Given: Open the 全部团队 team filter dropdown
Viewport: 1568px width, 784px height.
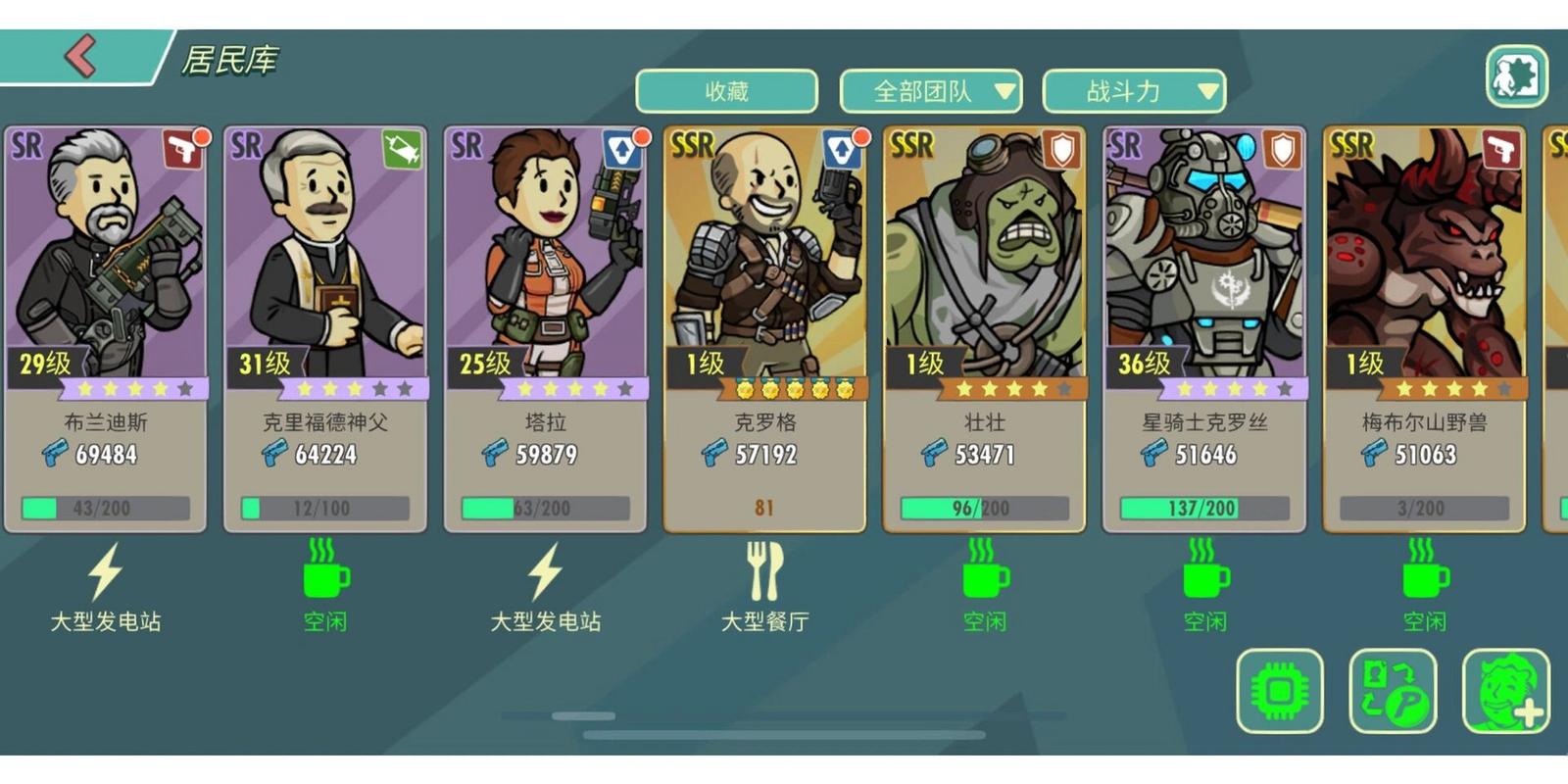Looking at the screenshot, I should coord(931,91).
